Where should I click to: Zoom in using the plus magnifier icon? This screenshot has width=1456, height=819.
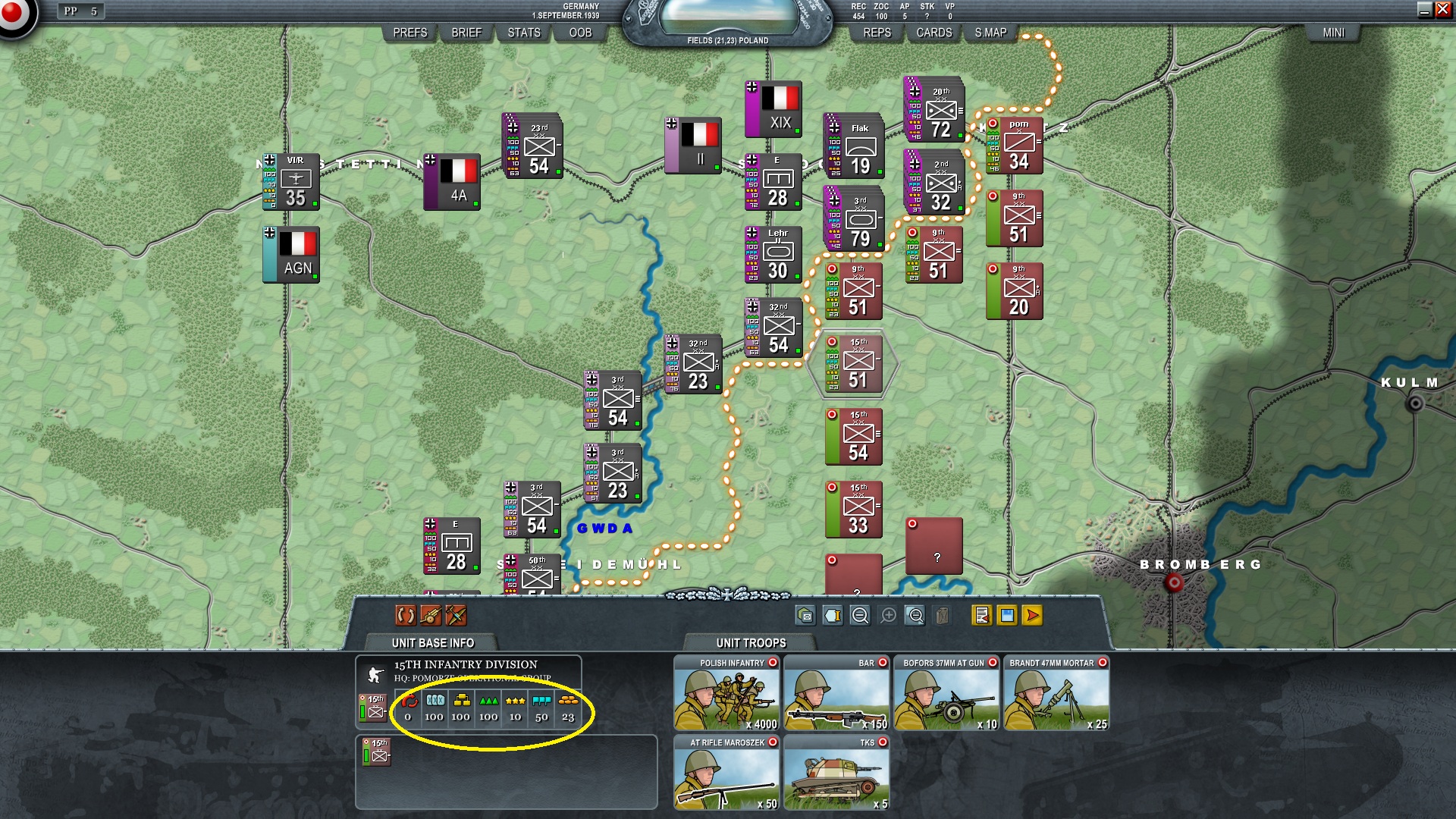(x=887, y=617)
